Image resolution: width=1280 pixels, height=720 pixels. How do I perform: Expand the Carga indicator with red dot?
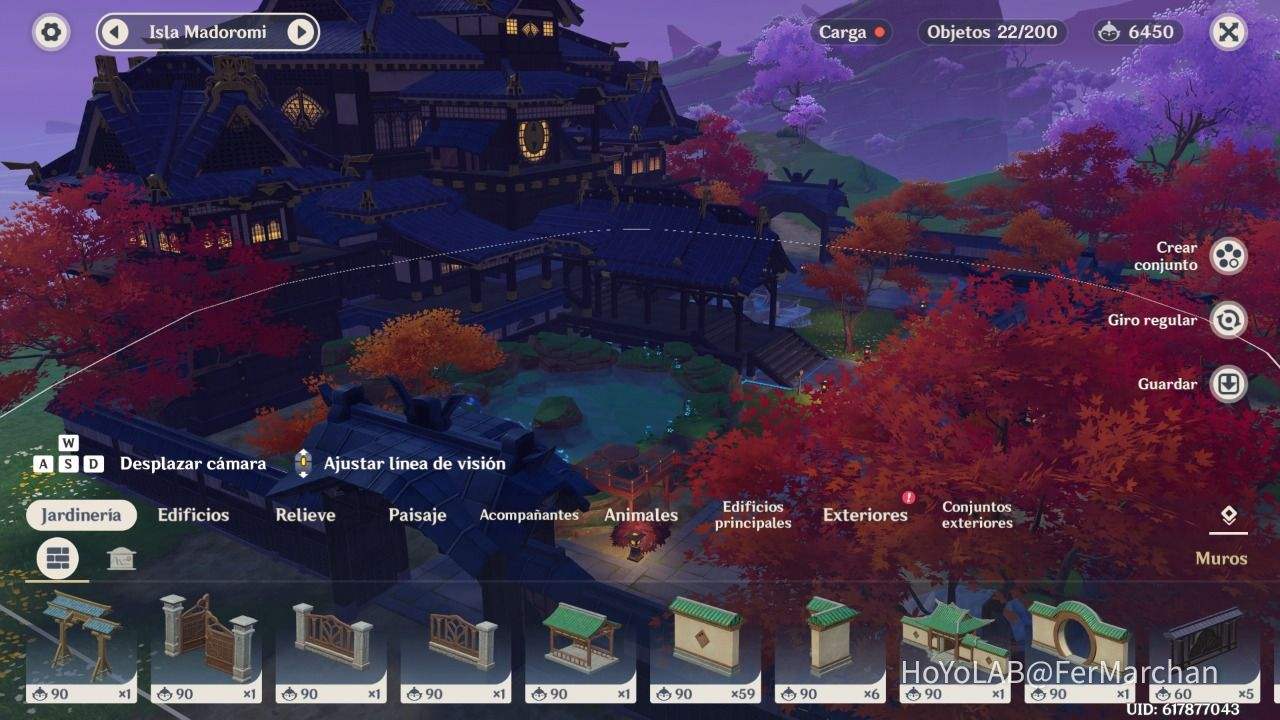tap(853, 32)
